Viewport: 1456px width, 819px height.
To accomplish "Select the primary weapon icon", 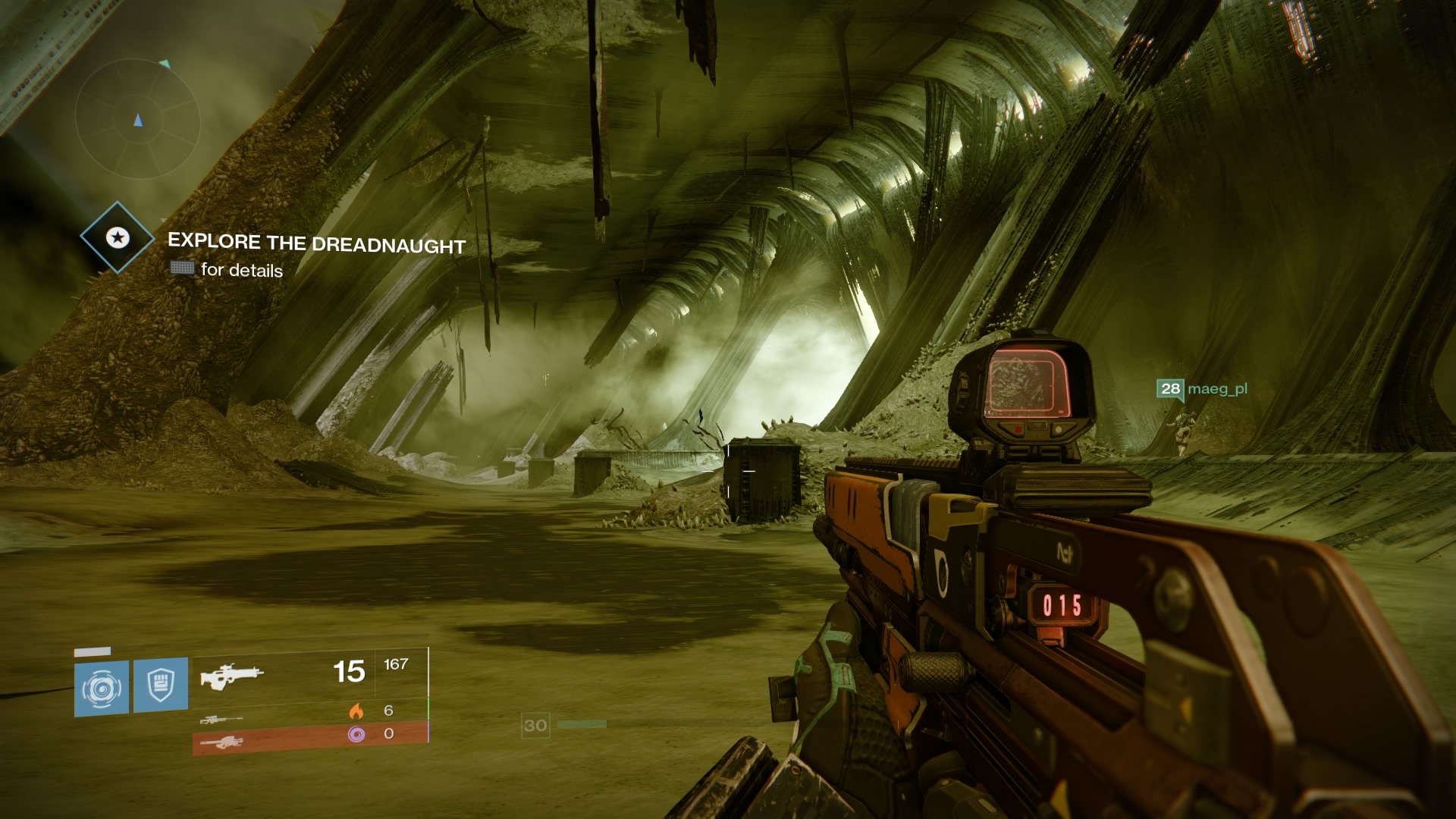I will pos(231,673).
